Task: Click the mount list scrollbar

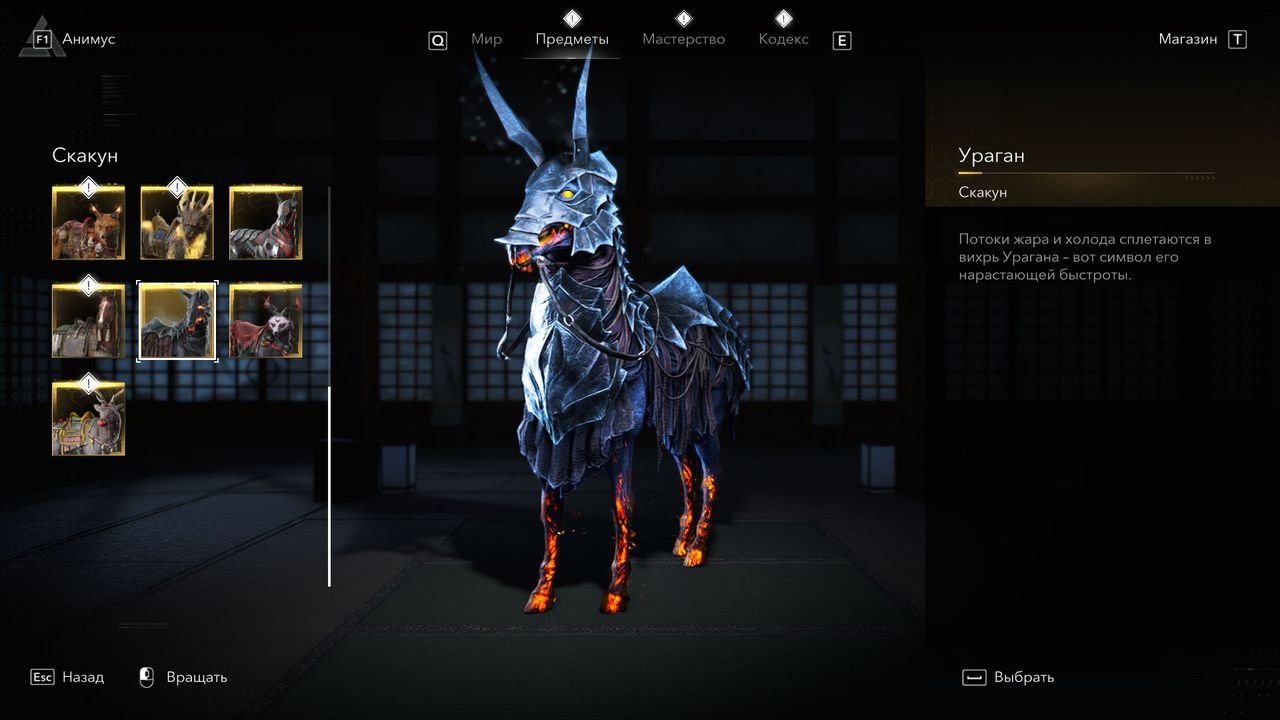Action: 329,486
